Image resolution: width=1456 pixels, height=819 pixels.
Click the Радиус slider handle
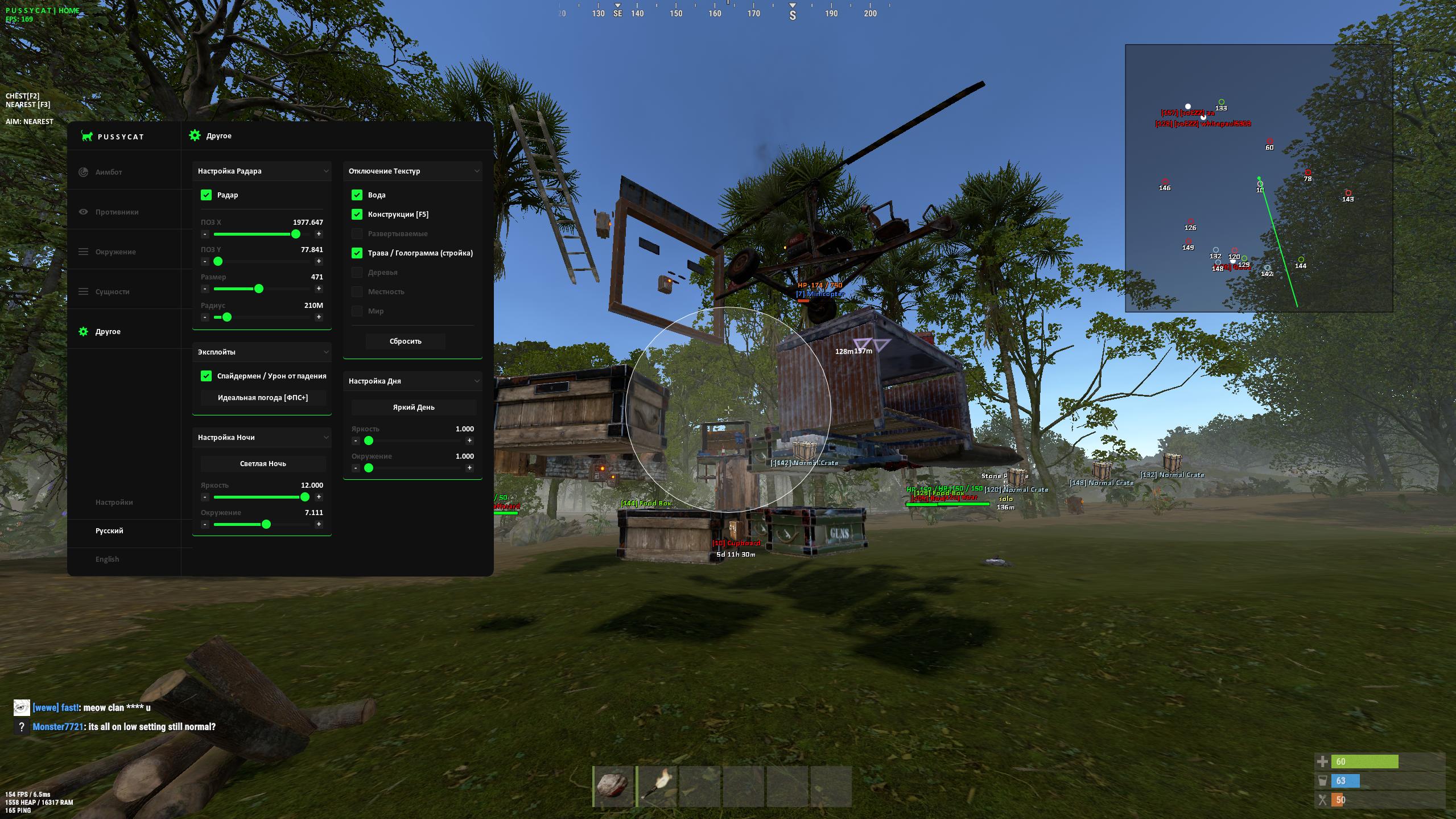(227, 317)
